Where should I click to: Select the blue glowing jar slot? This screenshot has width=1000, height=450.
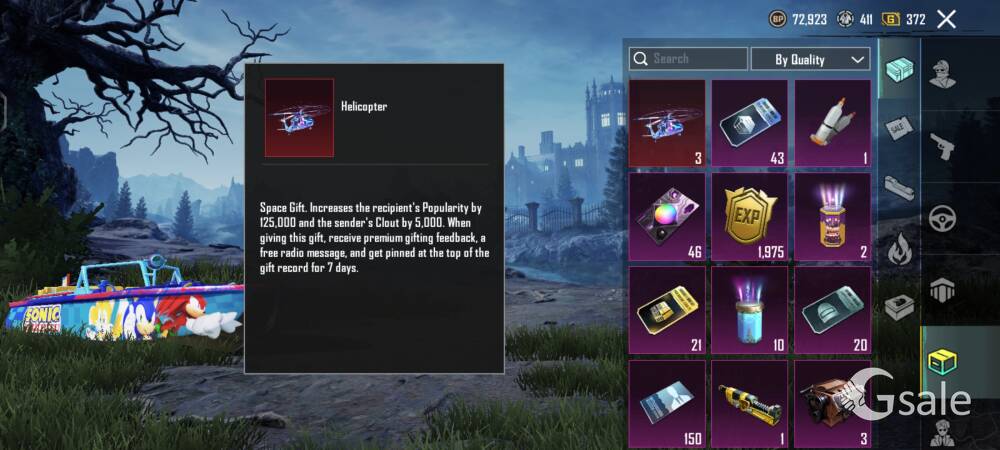click(749, 309)
